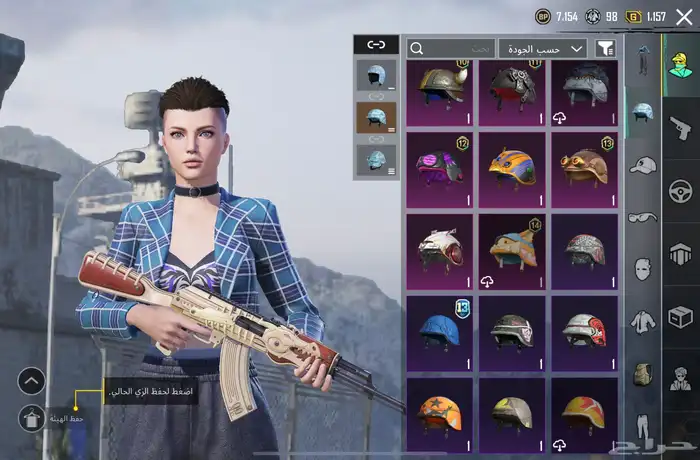Close the inventory screen
Viewport: 700px width, 460px height.
coord(684,16)
